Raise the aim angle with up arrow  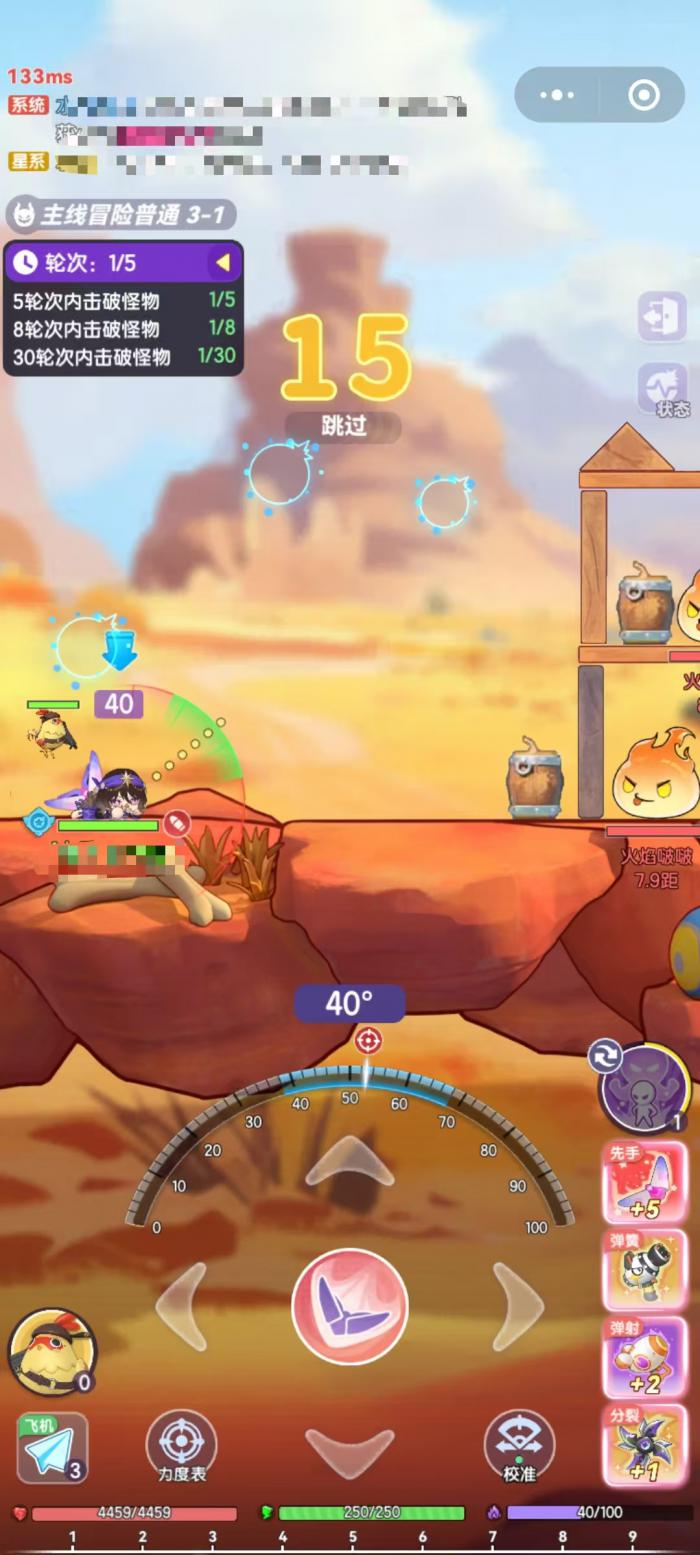pyautogui.click(x=349, y=1163)
